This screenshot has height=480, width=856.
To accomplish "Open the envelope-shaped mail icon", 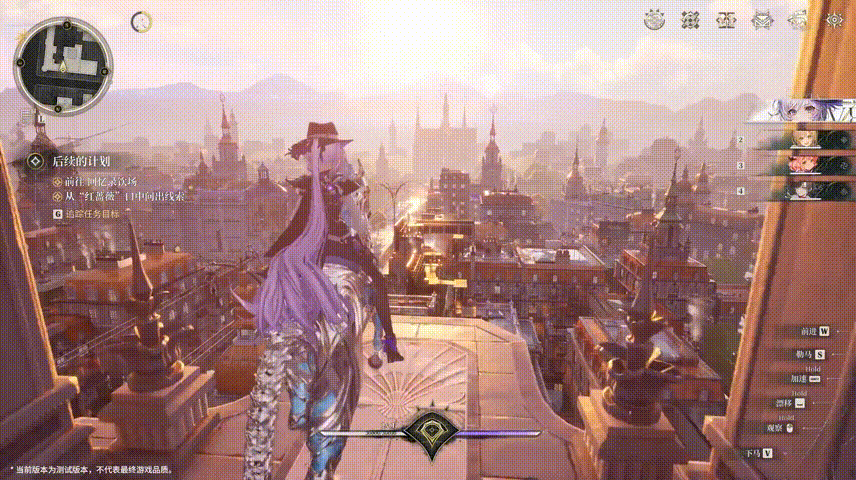I will pyautogui.click(x=763, y=19).
